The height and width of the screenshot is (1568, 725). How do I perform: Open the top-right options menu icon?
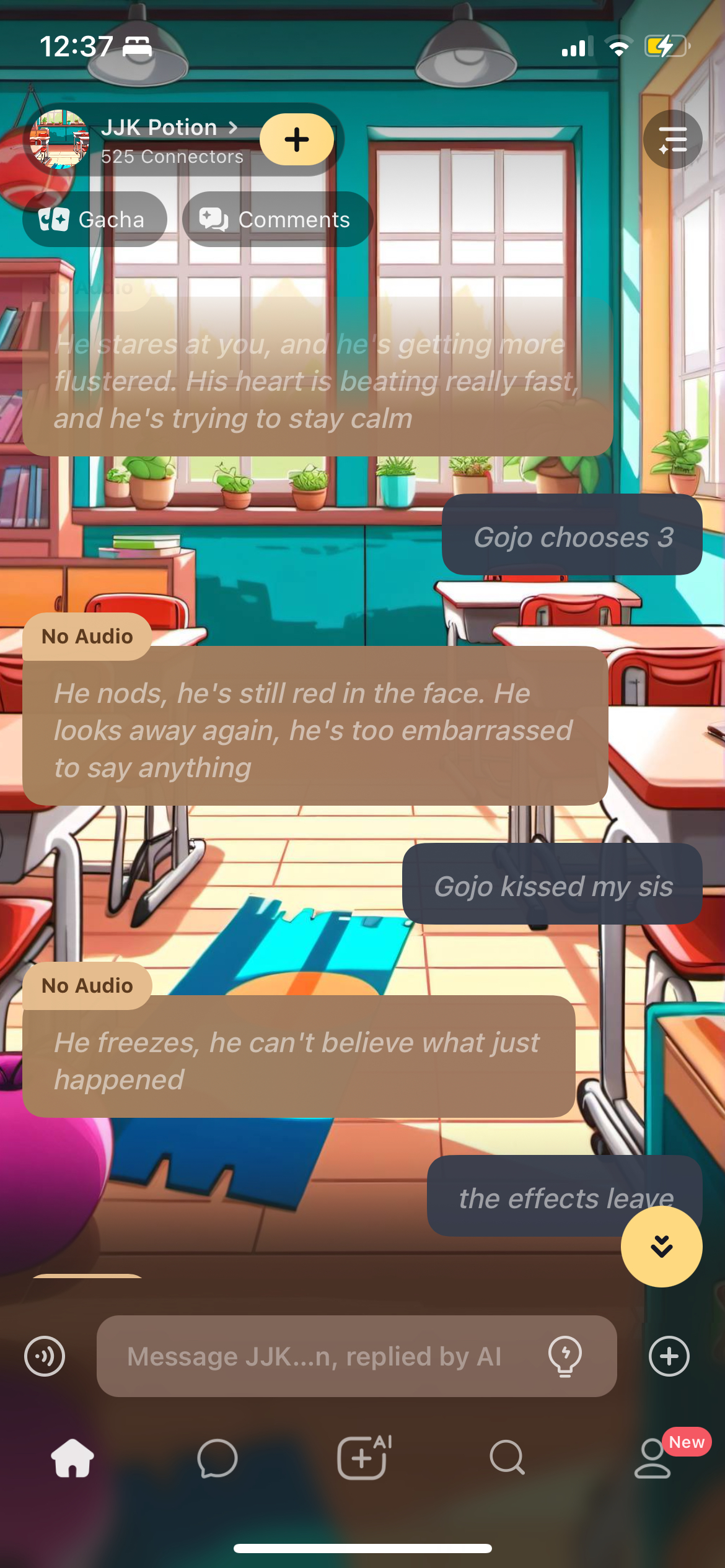click(672, 139)
